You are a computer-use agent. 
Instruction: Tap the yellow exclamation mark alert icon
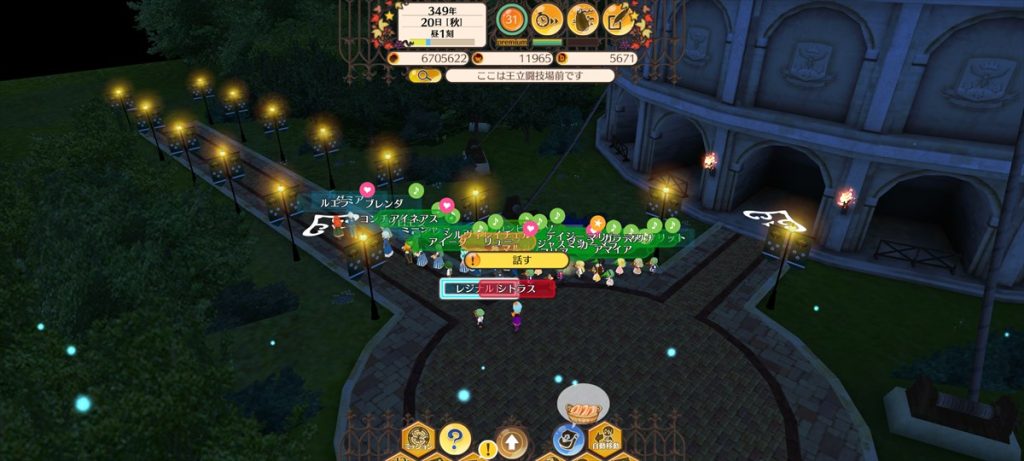tap(487, 448)
